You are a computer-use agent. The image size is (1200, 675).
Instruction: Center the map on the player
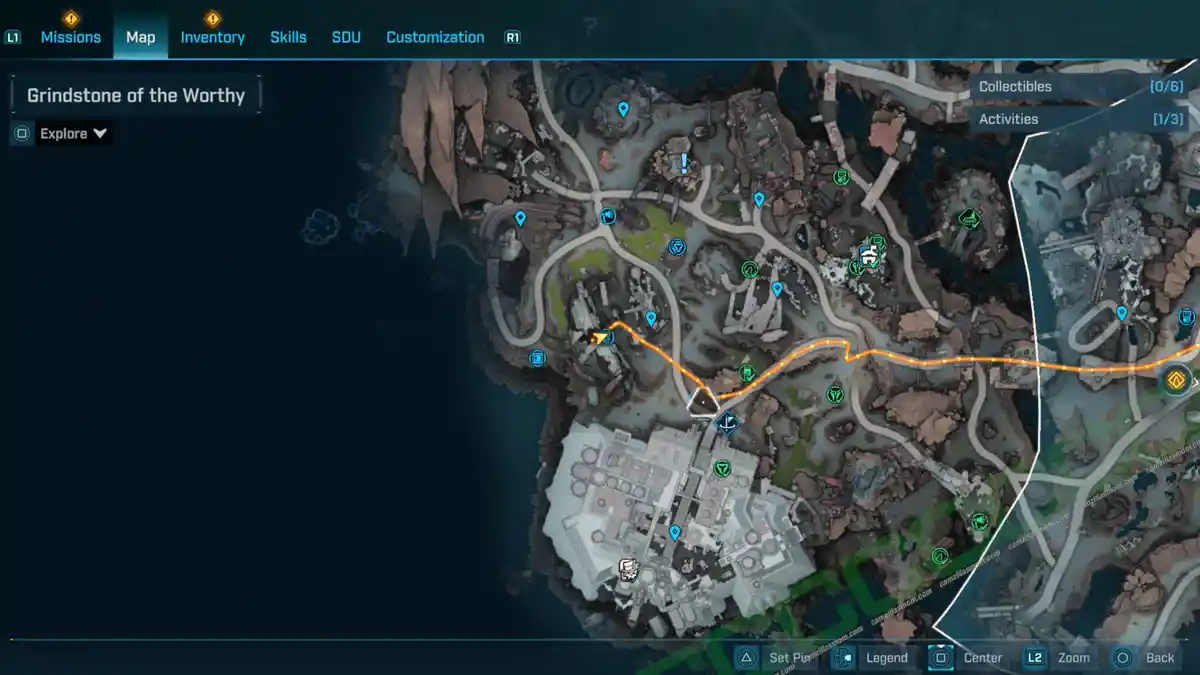click(968, 658)
